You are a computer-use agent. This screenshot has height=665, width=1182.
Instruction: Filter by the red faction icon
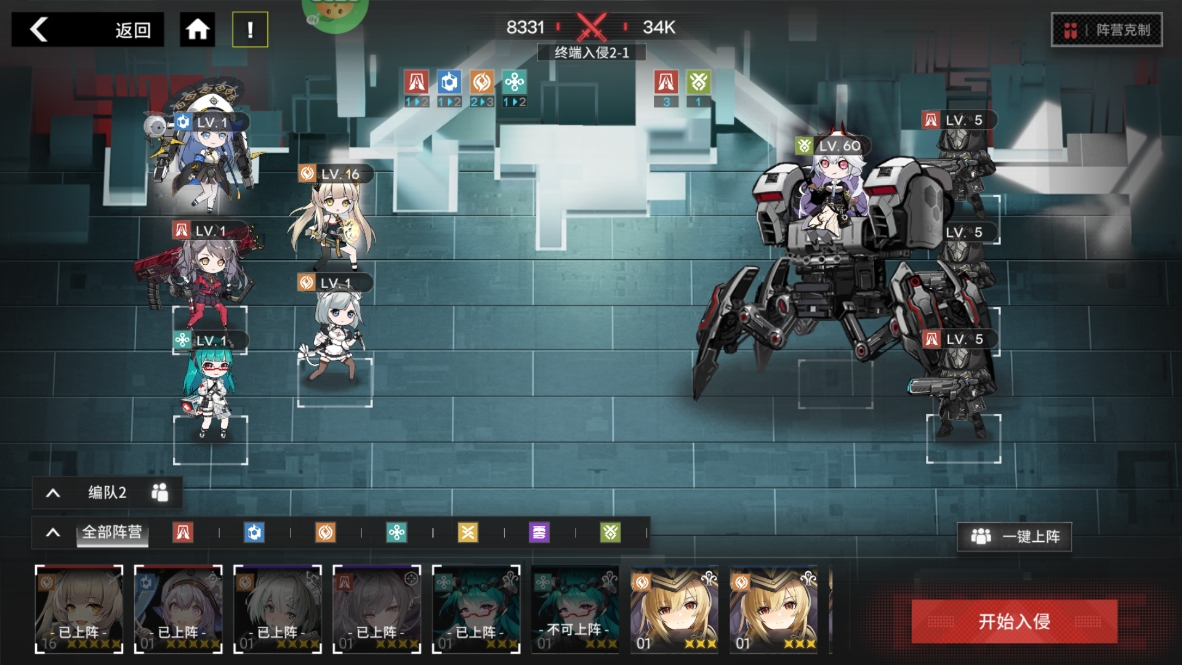tap(183, 533)
